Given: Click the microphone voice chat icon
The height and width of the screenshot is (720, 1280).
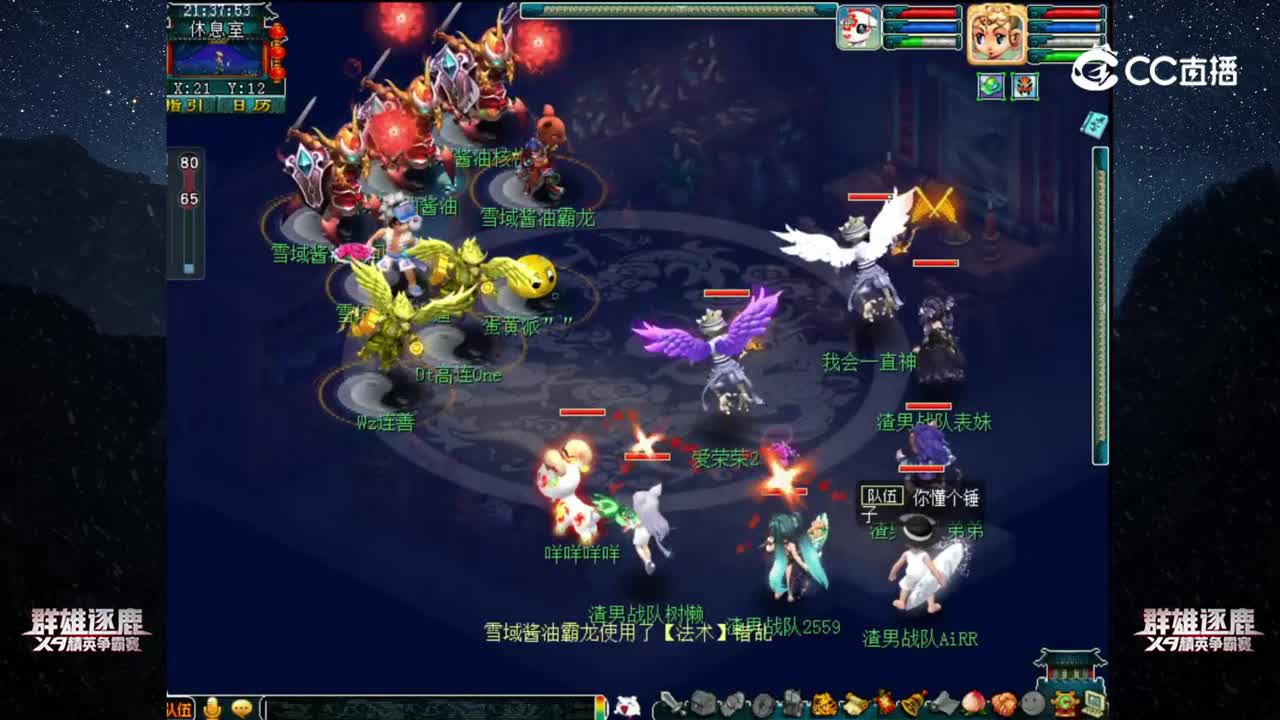Looking at the screenshot, I should pos(210,707).
